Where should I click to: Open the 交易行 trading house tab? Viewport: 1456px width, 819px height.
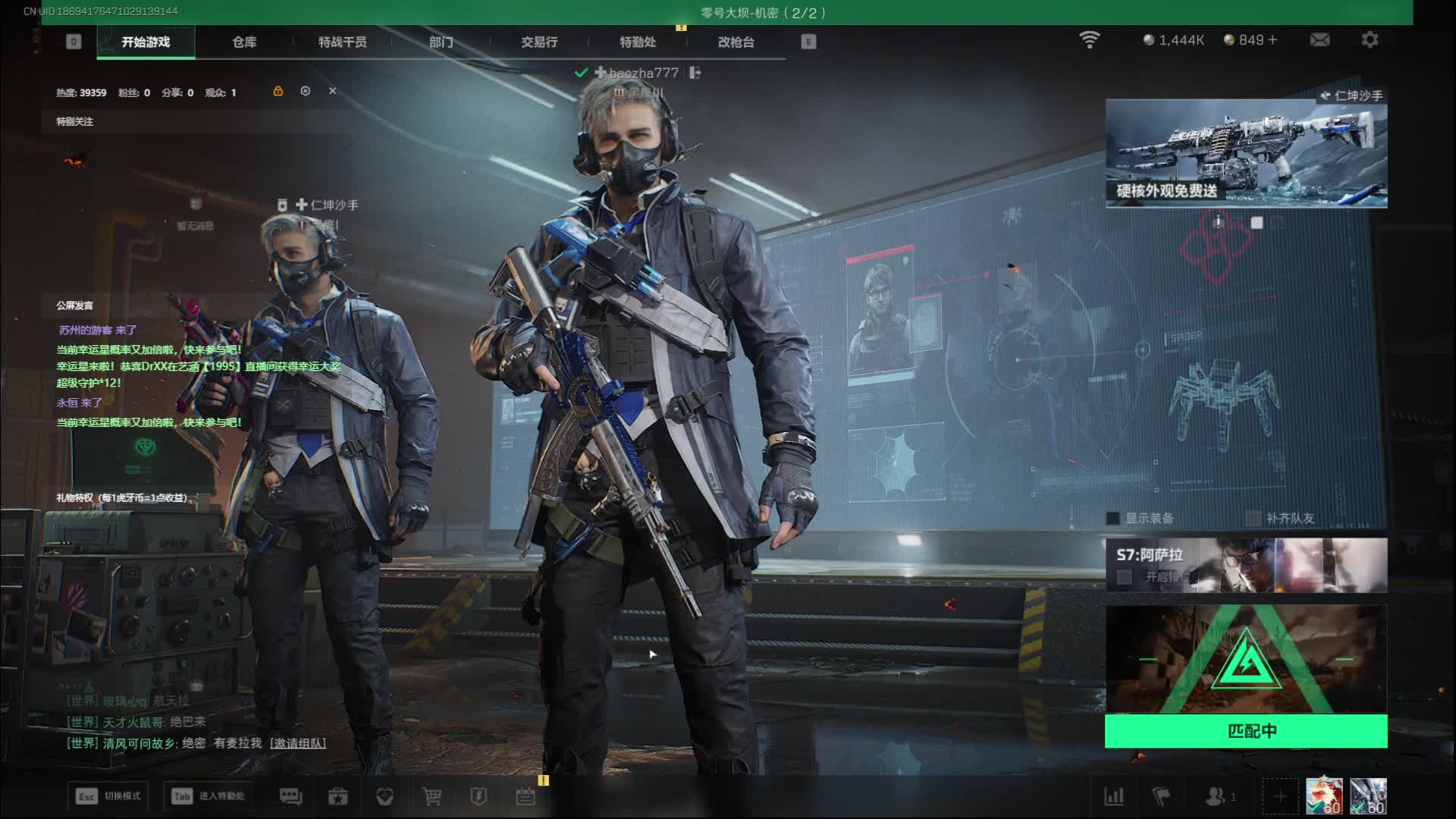point(539,42)
